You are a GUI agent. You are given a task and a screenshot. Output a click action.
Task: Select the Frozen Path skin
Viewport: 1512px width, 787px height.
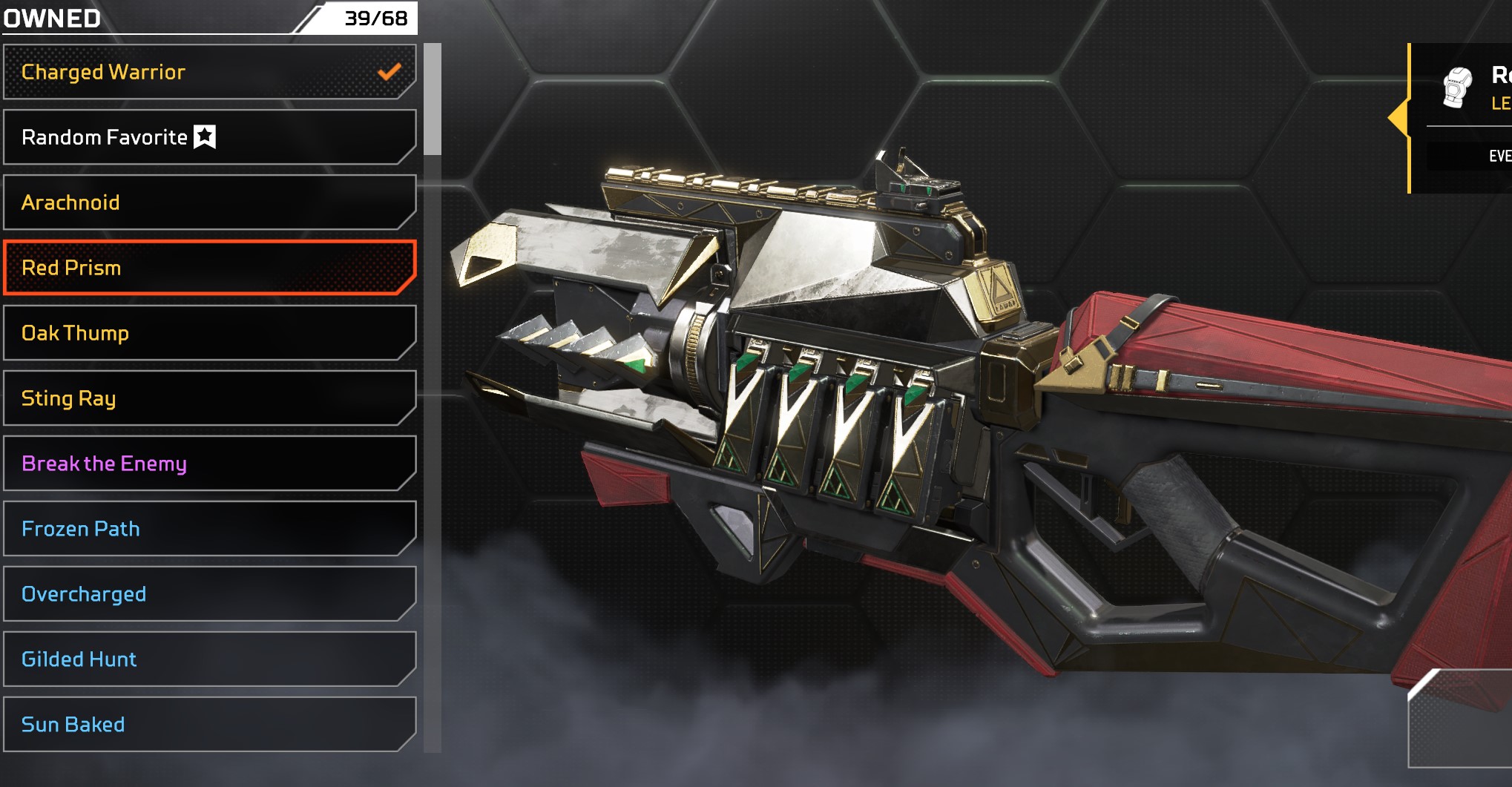(x=209, y=529)
